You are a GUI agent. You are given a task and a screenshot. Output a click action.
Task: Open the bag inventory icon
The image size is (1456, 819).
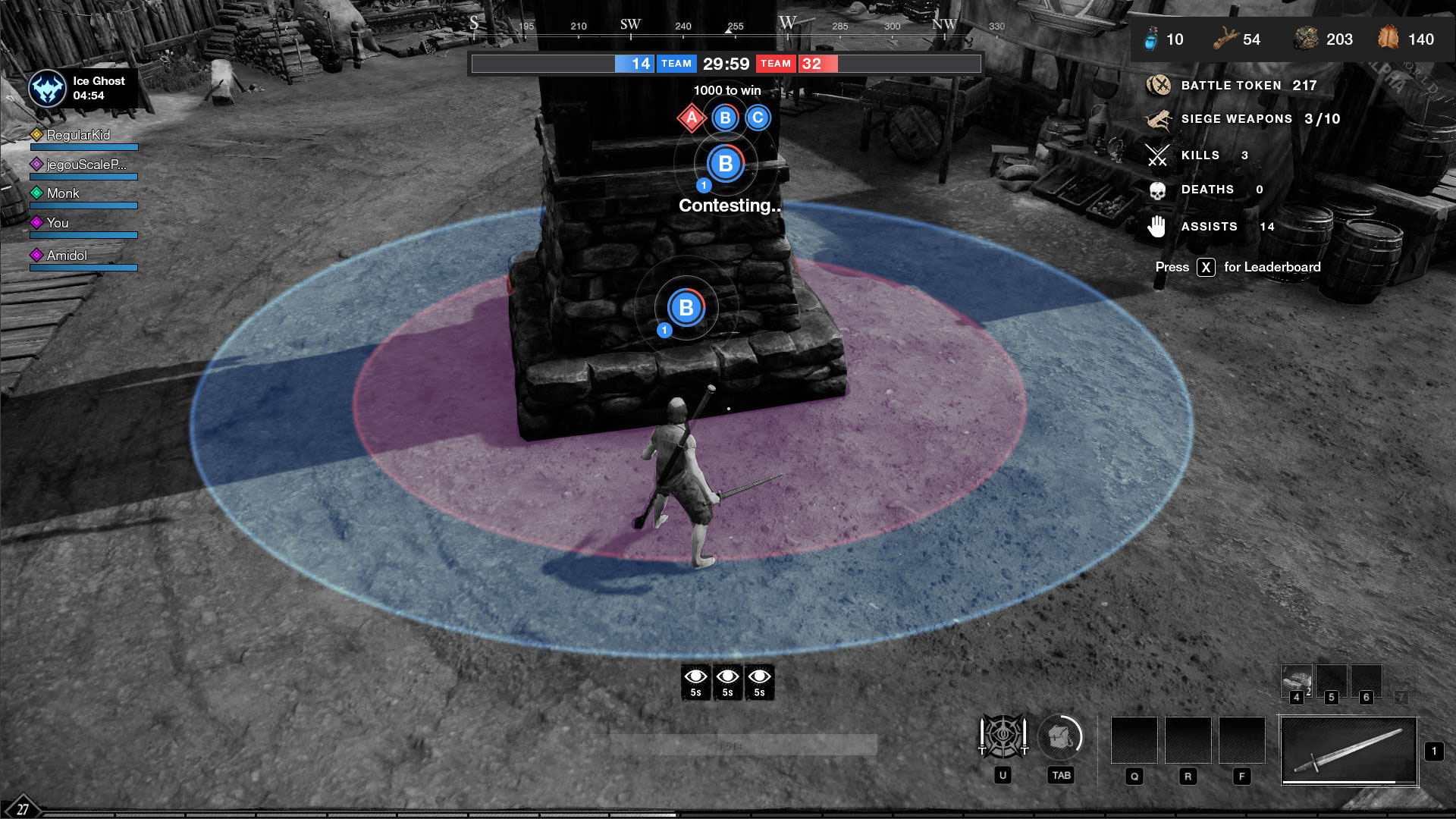(1060, 736)
